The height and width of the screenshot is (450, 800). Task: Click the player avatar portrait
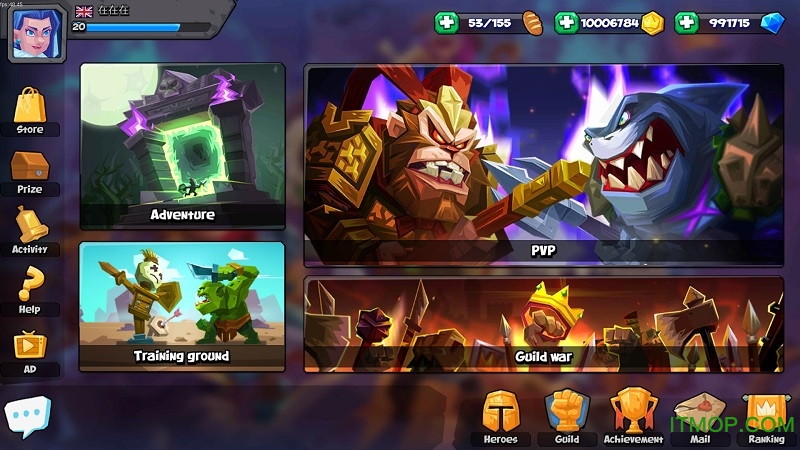click(x=38, y=30)
